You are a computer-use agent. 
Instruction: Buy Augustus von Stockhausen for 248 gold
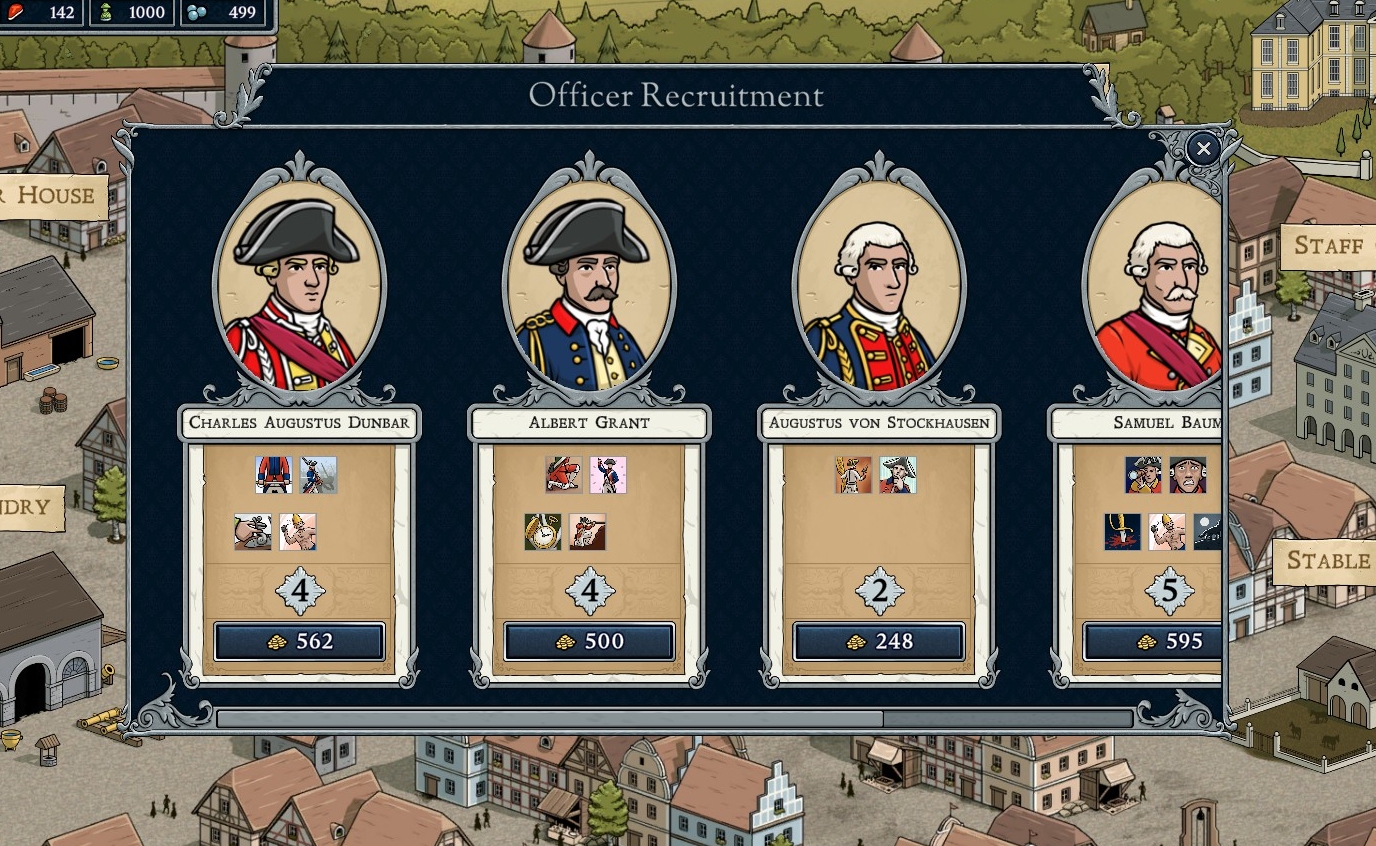(x=879, y=642)
